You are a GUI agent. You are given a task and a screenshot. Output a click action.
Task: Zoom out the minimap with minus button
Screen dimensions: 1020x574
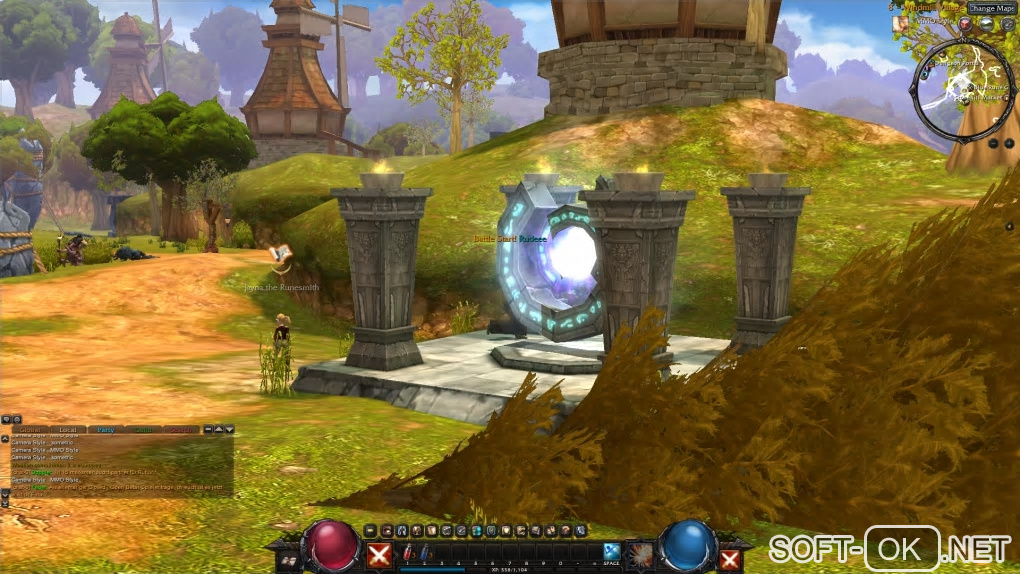994,143
